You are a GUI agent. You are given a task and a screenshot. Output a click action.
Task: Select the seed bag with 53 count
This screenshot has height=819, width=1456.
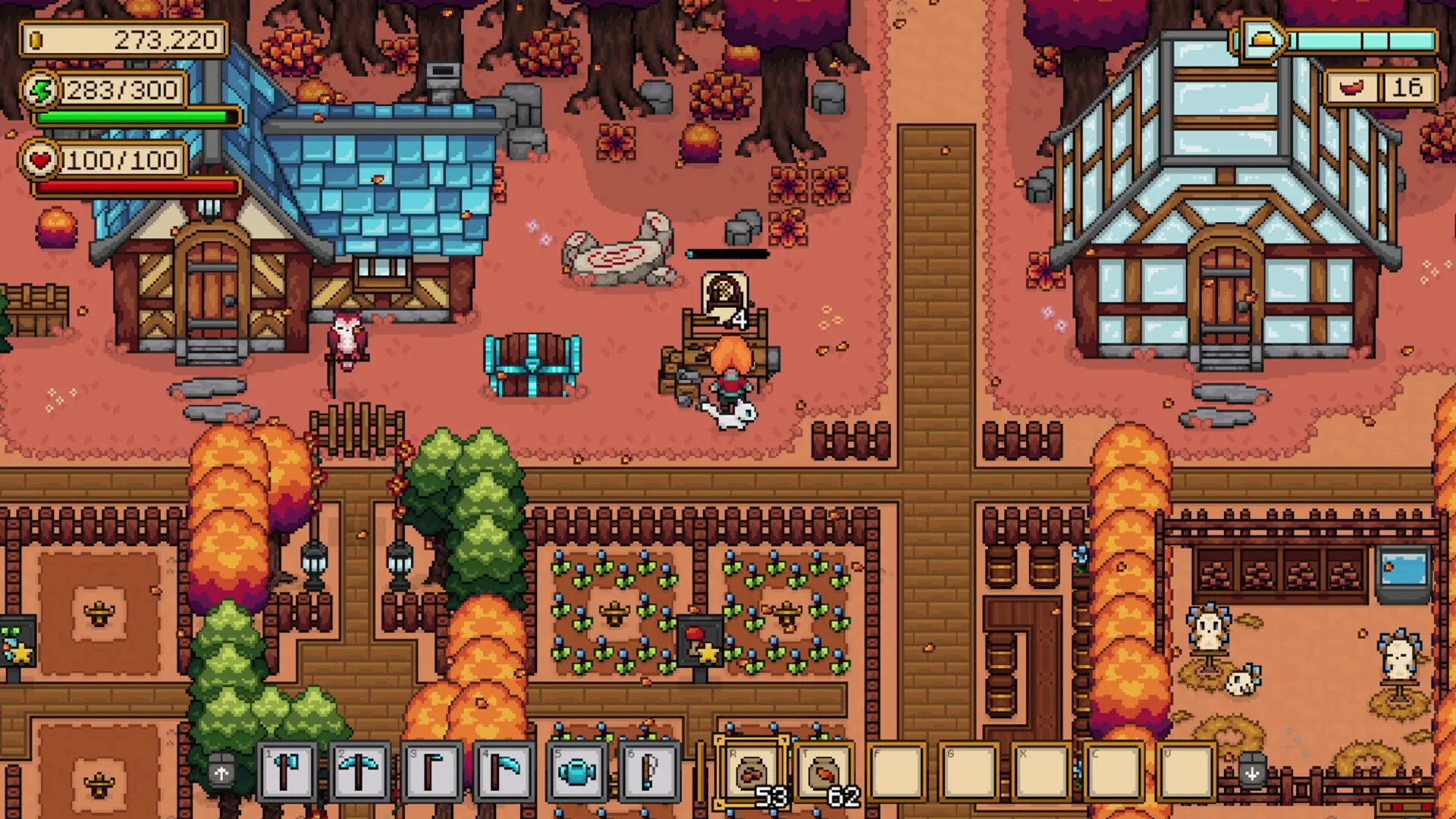pos(752,773)
